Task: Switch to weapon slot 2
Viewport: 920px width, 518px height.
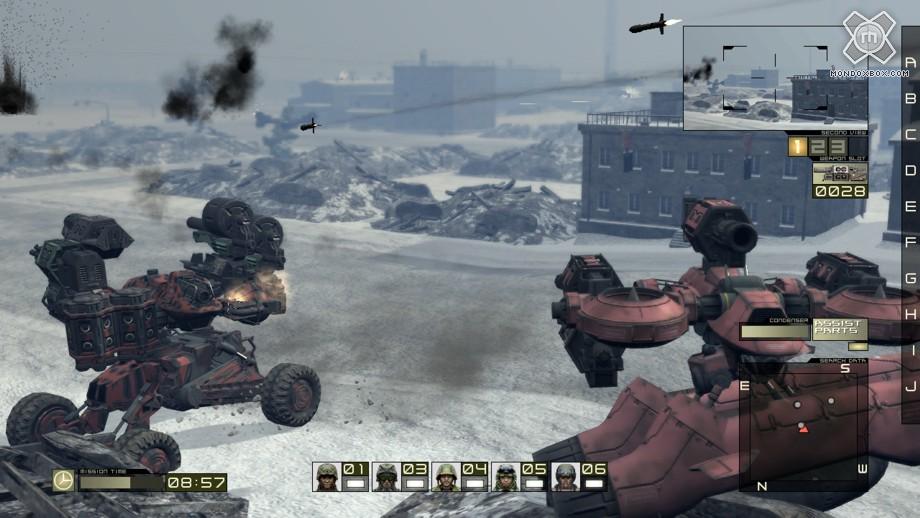Action: tap(813, 147)
